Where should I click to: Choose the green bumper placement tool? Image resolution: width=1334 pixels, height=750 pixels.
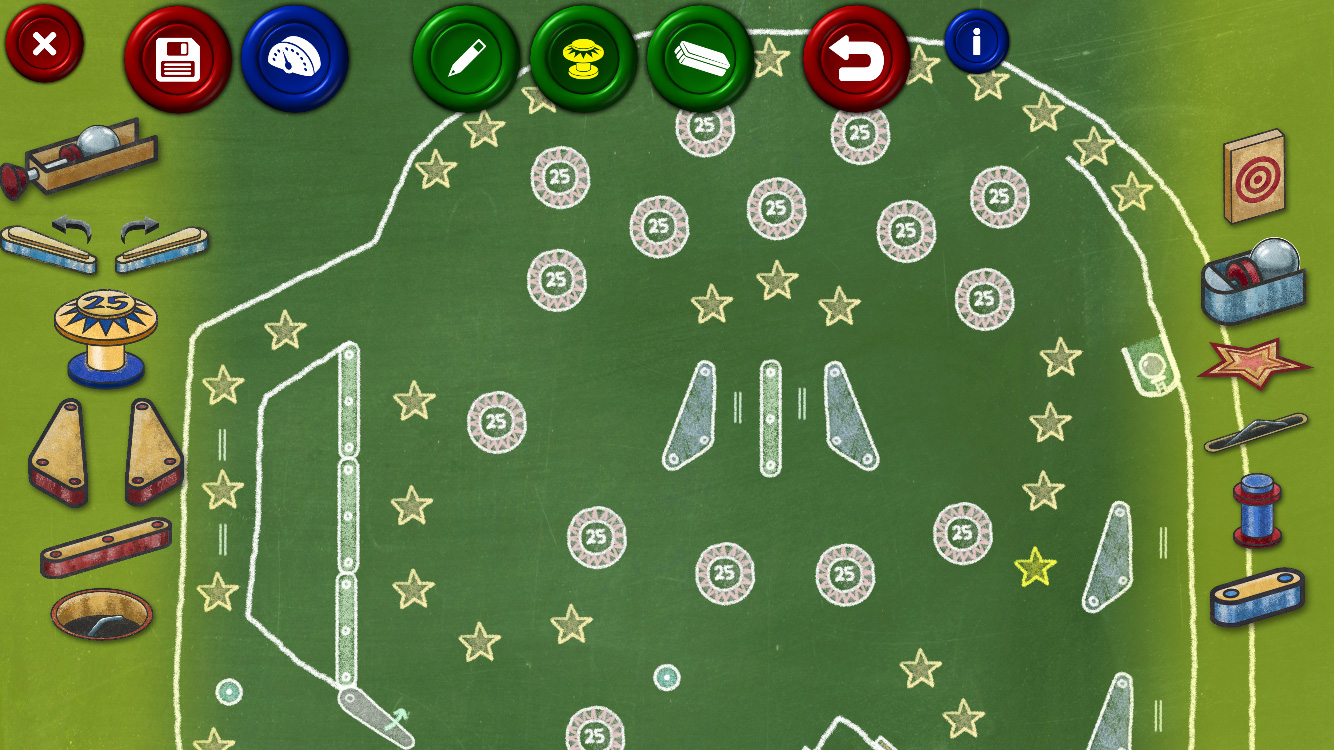coord(583,59)
